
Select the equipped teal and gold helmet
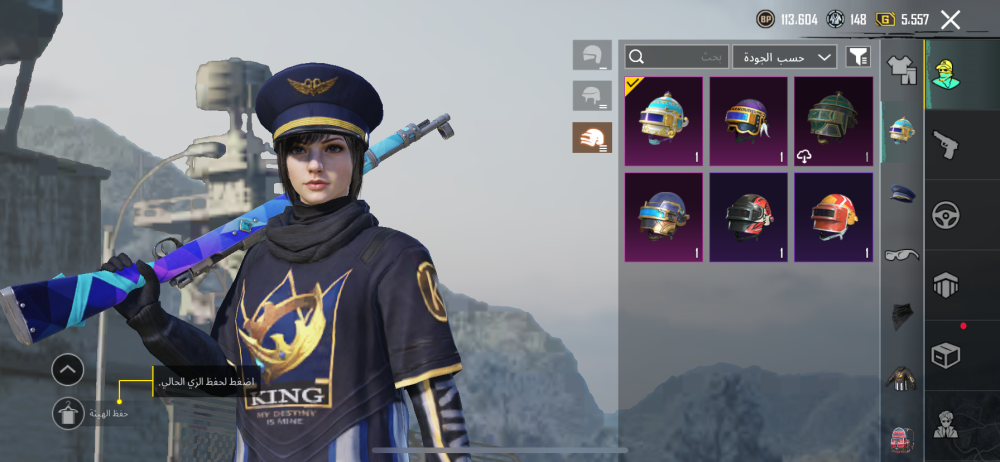(664, 121)
